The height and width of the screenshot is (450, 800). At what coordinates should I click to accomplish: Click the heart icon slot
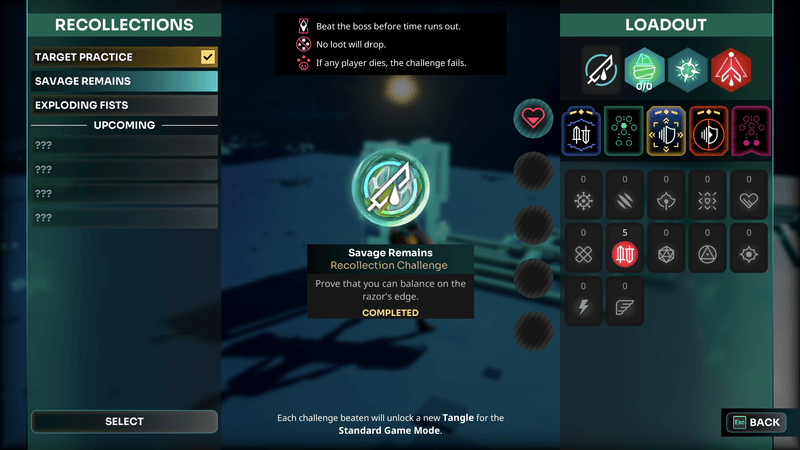(533, 120)
